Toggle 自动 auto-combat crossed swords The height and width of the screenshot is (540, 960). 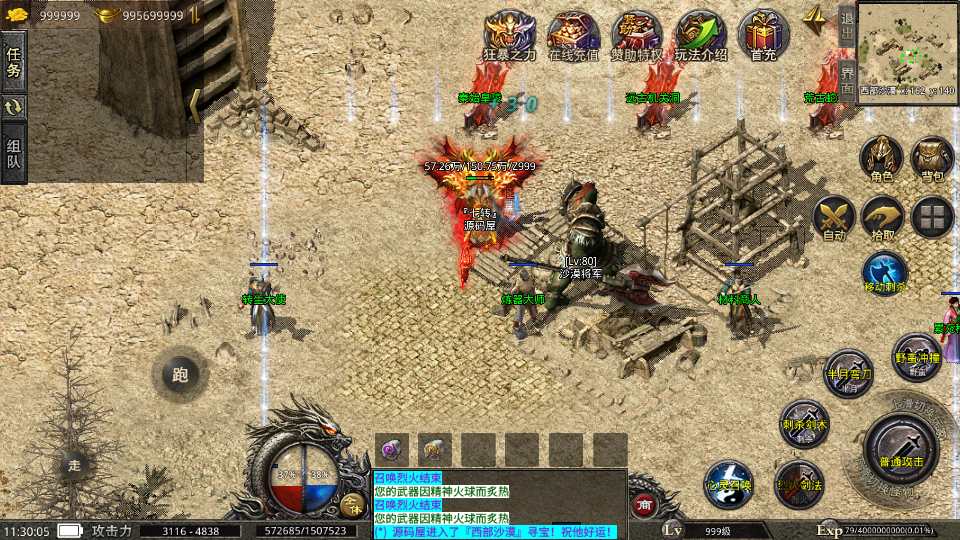pyautogui.click(x=832, y=218)
